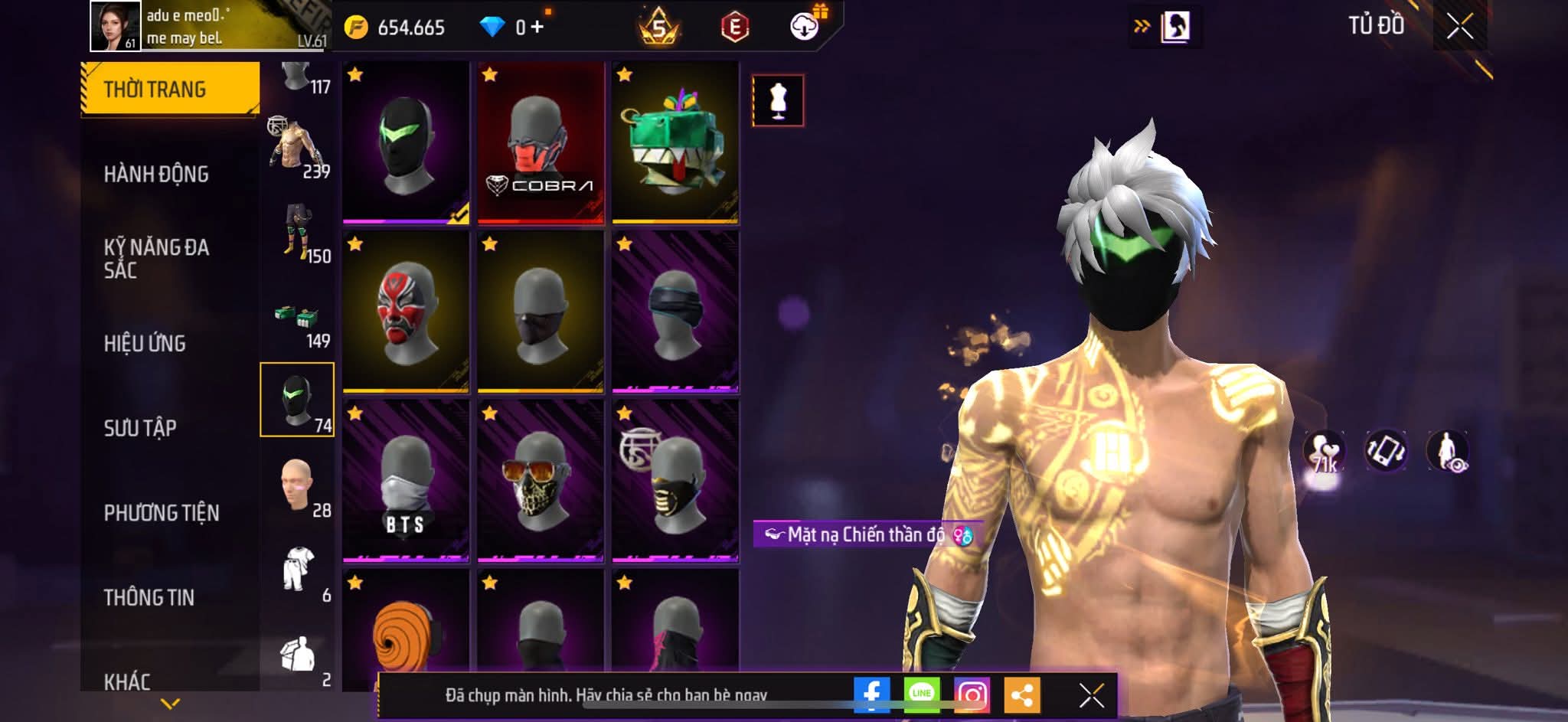The height and width of the screenshot is (722, 1568).
Task: Click the mannequin outfit preview button
Action: (778, 100)
